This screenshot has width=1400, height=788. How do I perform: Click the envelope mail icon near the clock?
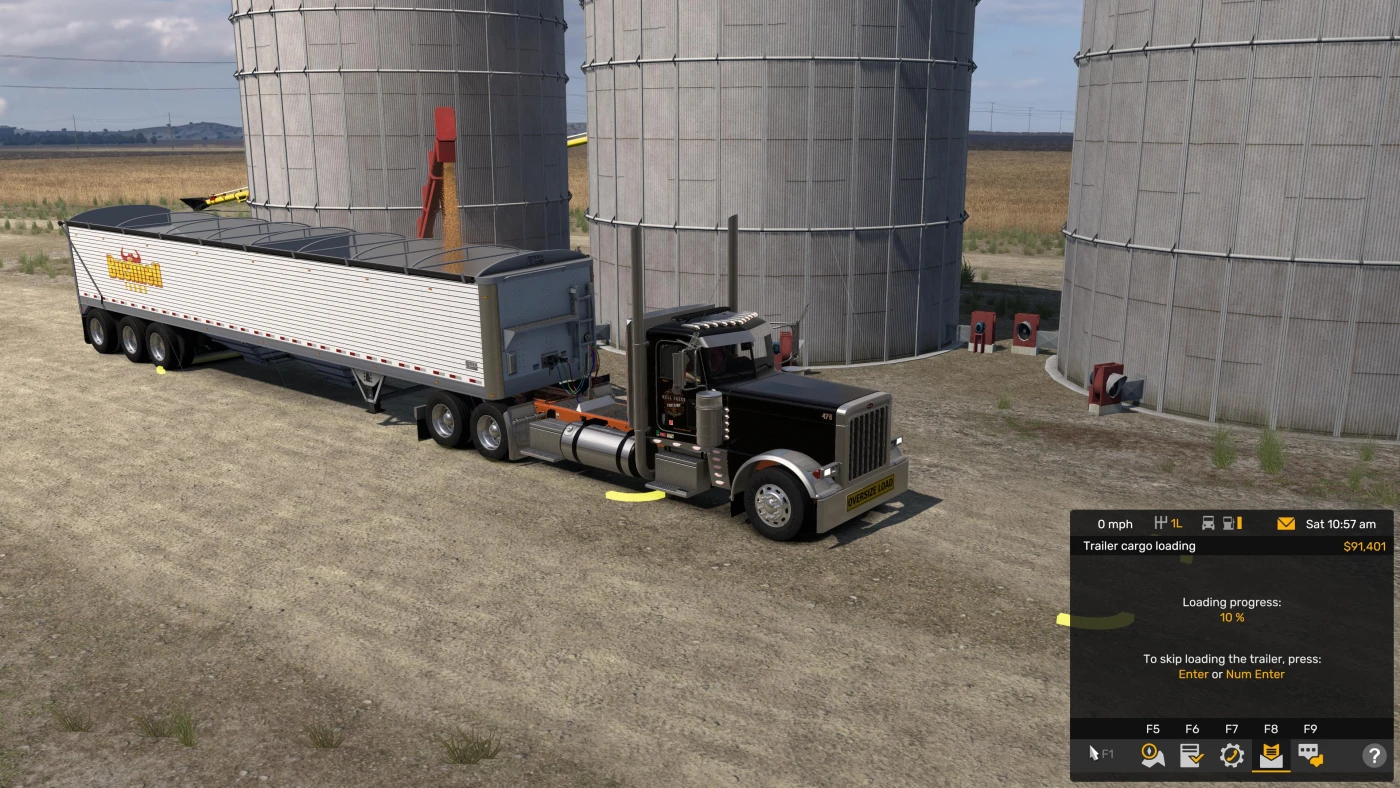[1286, 523]
